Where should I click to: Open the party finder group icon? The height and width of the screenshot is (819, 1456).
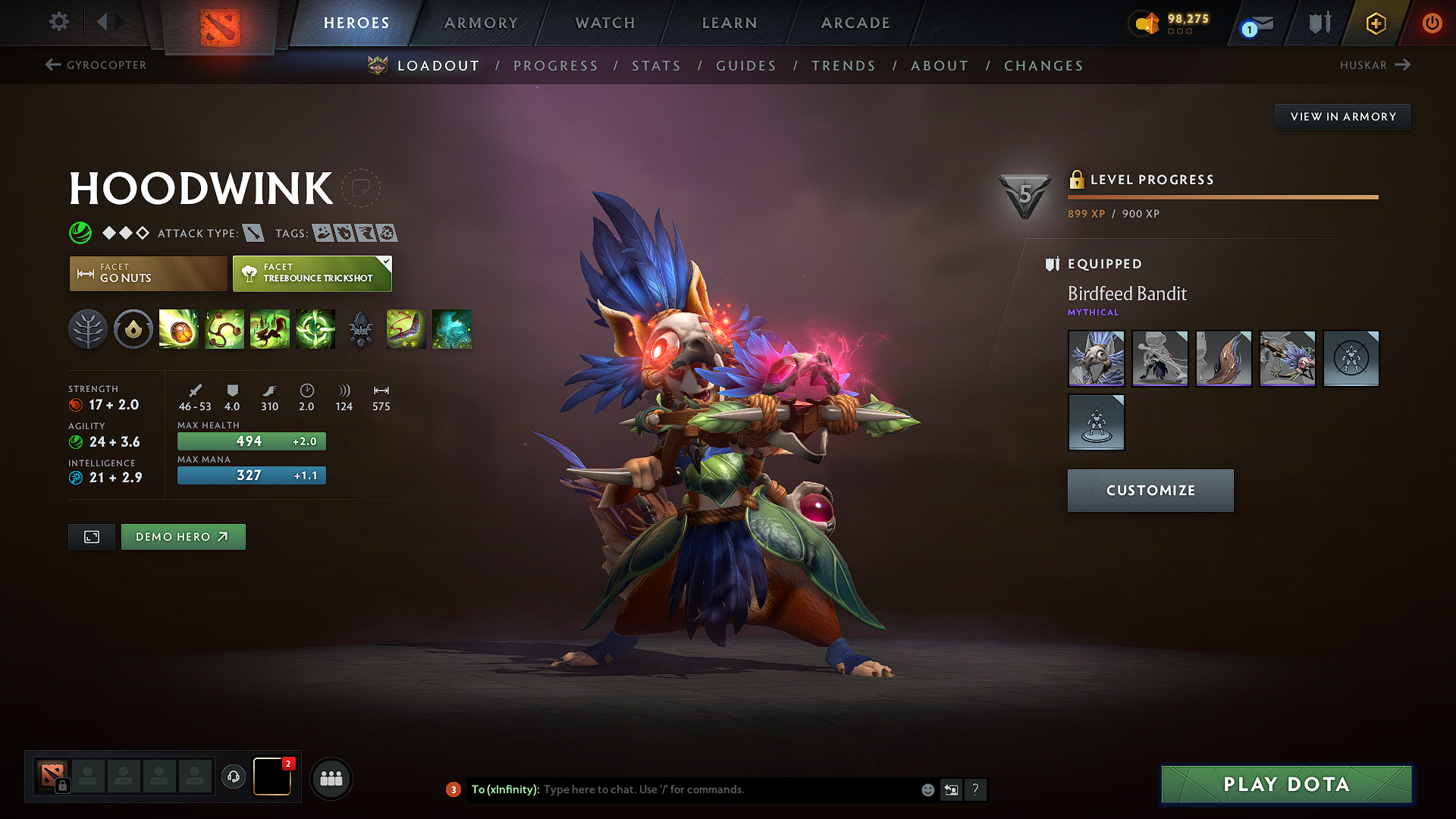pyautogui.click(x=331, y=777)
